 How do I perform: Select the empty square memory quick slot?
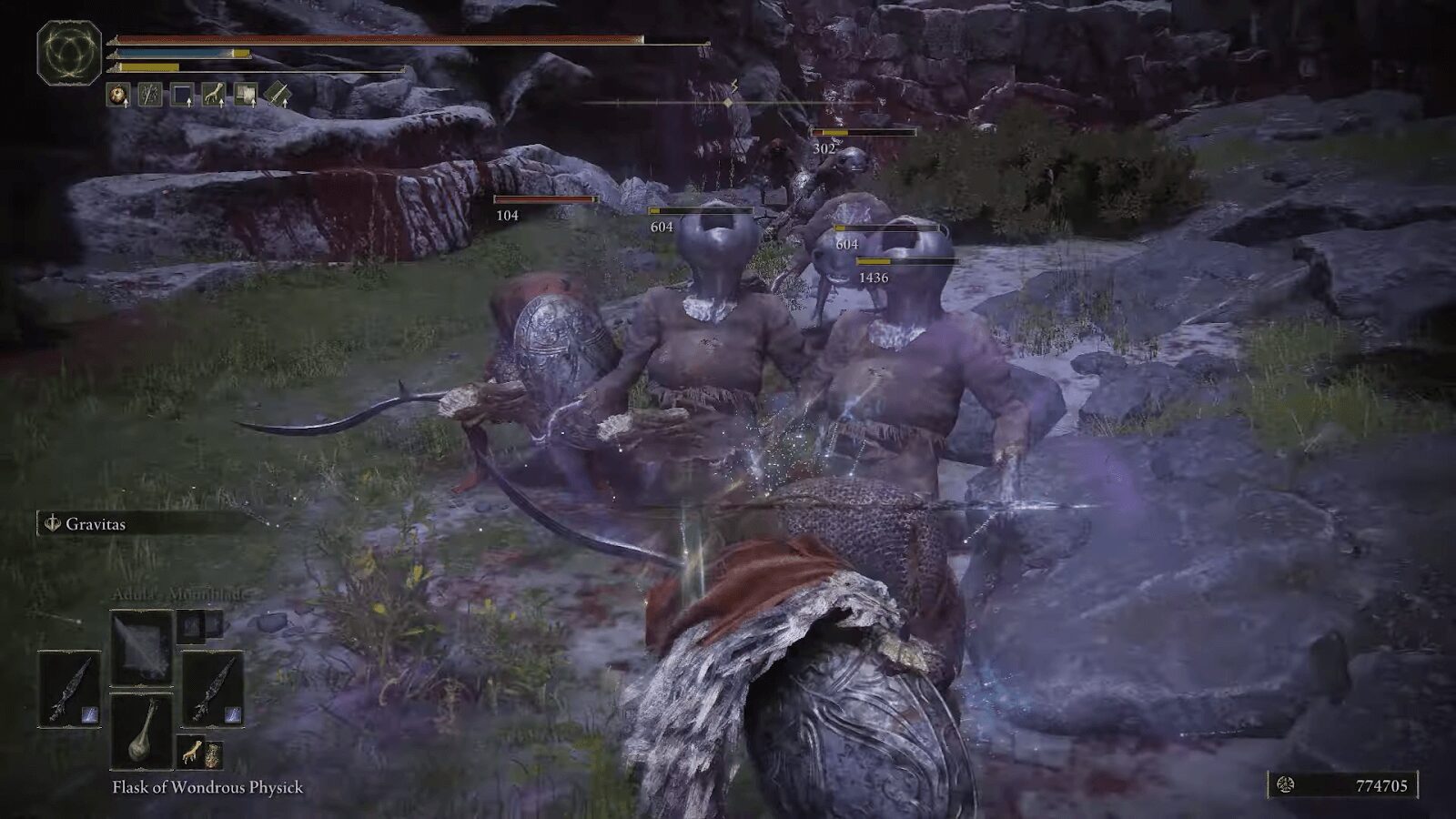tap(180, 95)
